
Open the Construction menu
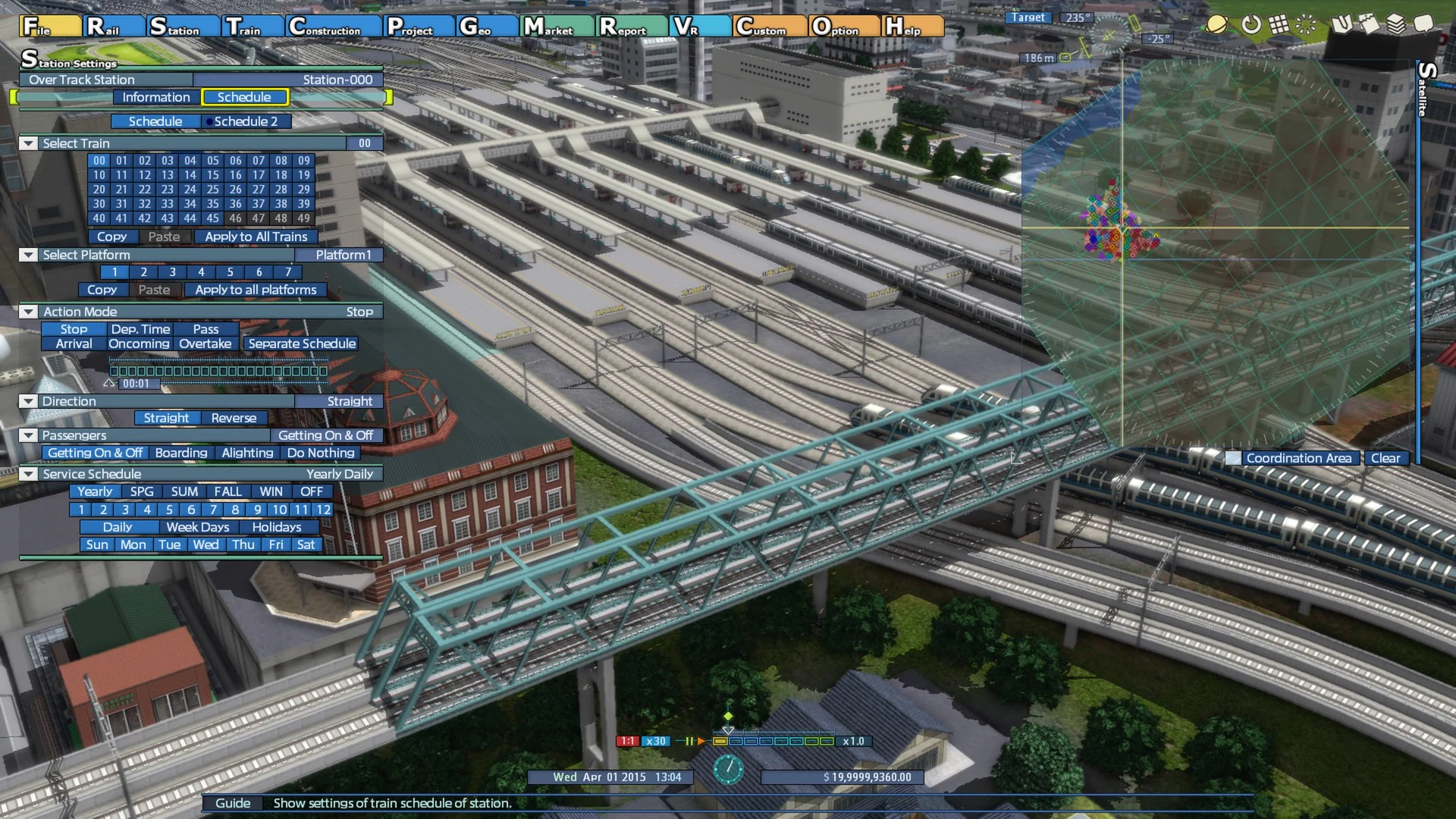pos(334,27)
